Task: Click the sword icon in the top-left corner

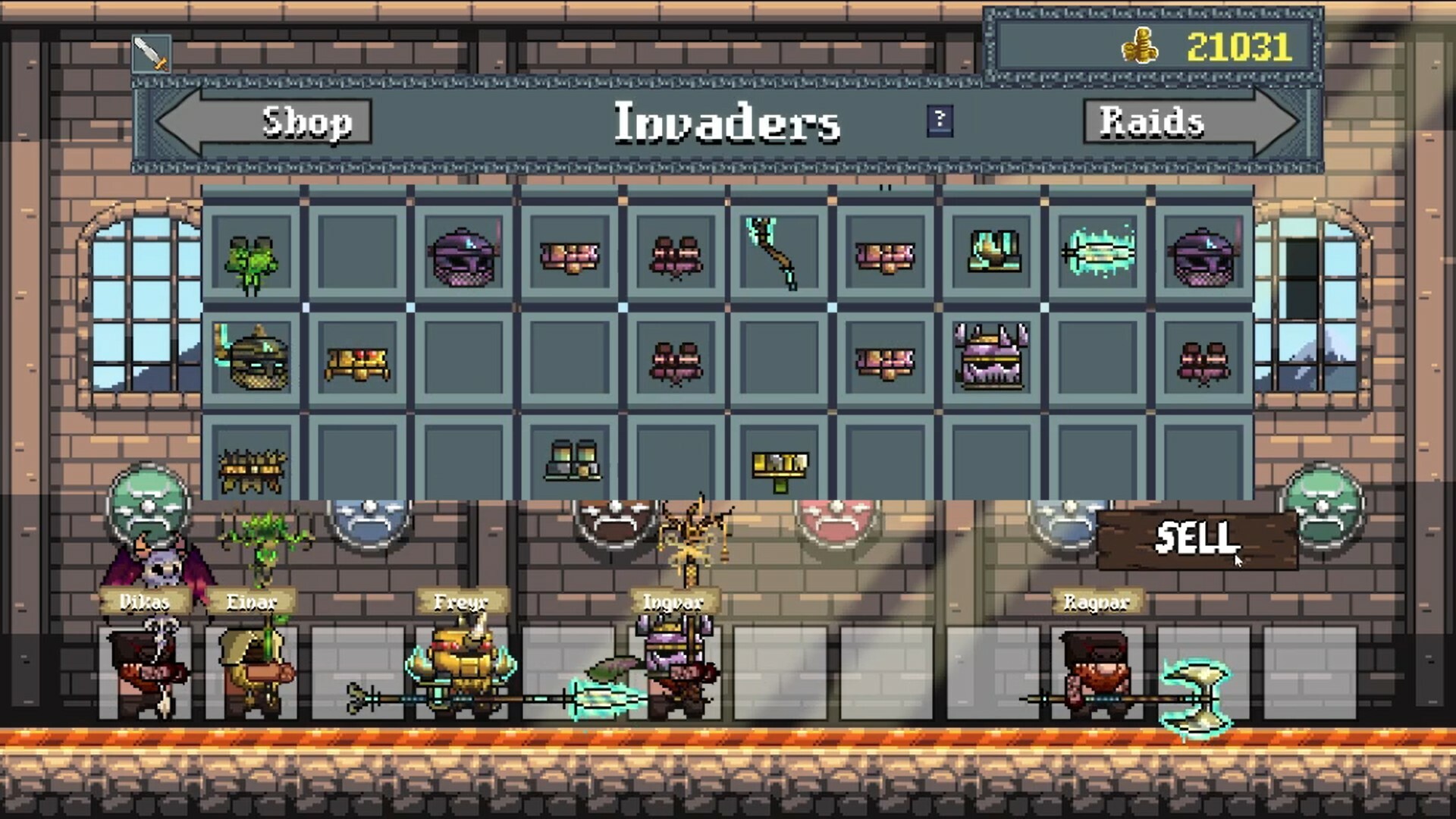Action: coord(150,52)
